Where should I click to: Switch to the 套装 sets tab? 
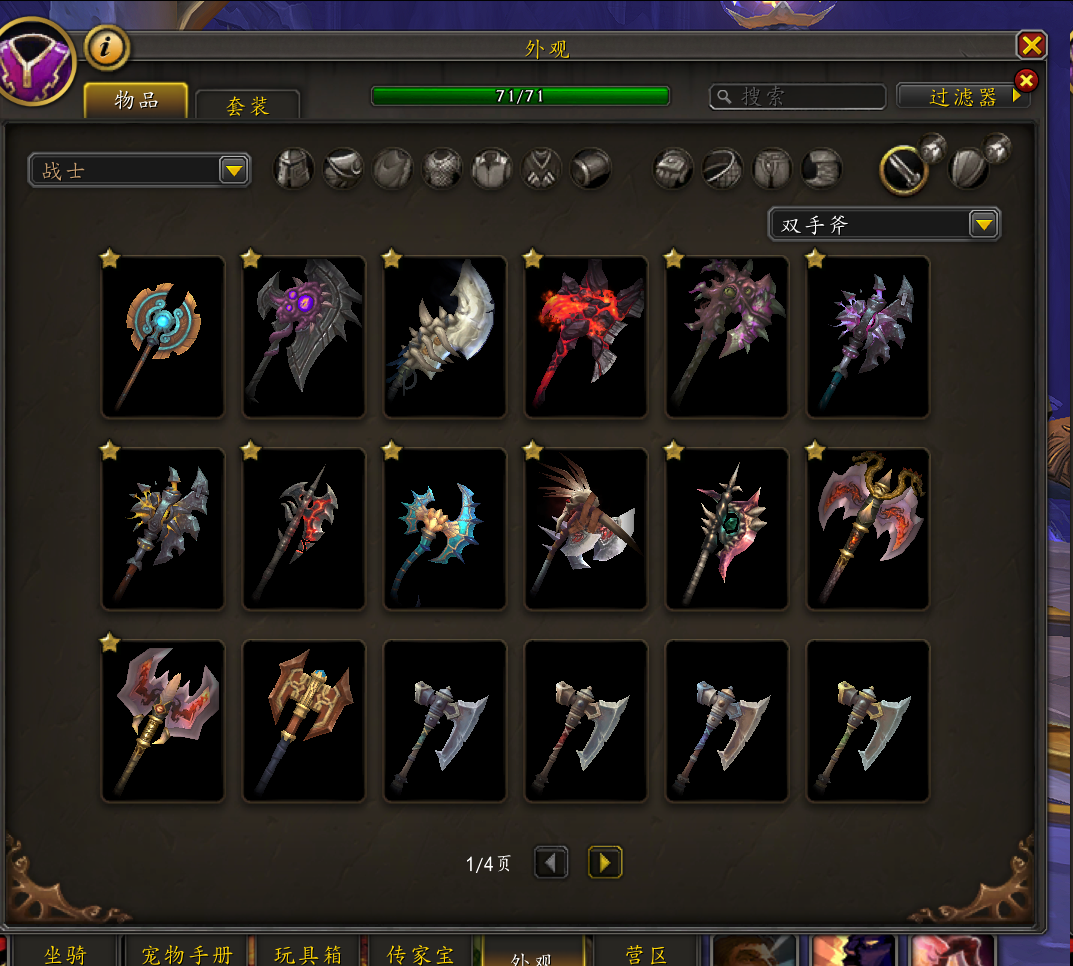click(x=247, y=105)
